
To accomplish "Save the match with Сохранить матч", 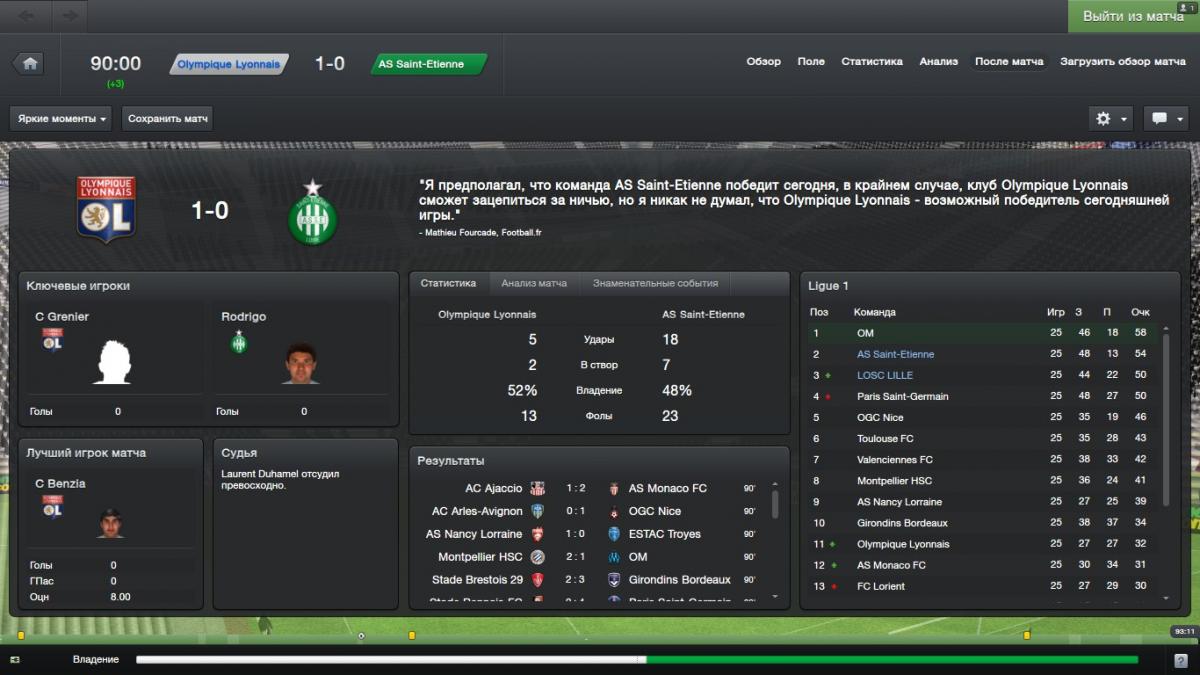I will click(168, 119).
